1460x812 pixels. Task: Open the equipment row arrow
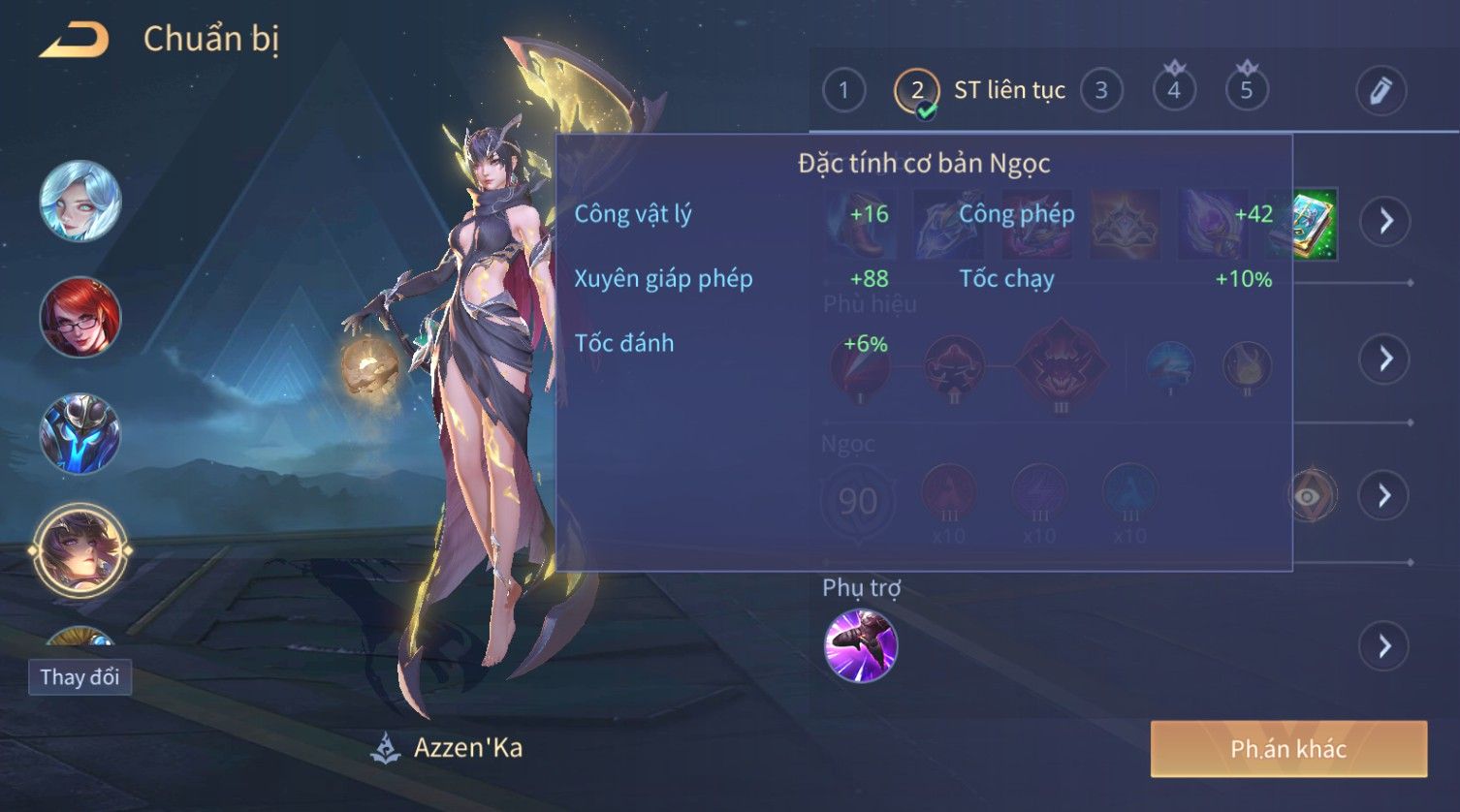tap(1384, 221)
